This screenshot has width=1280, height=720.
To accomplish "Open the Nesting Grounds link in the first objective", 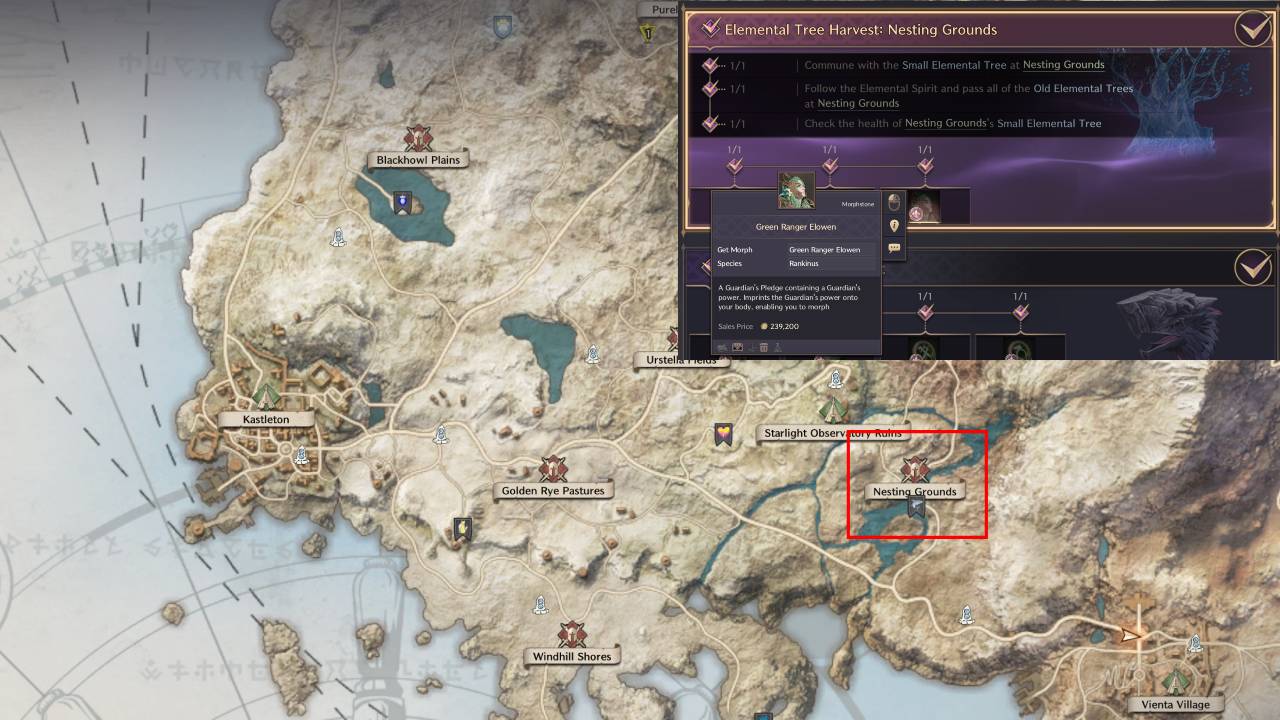I will pos(1063,65).
